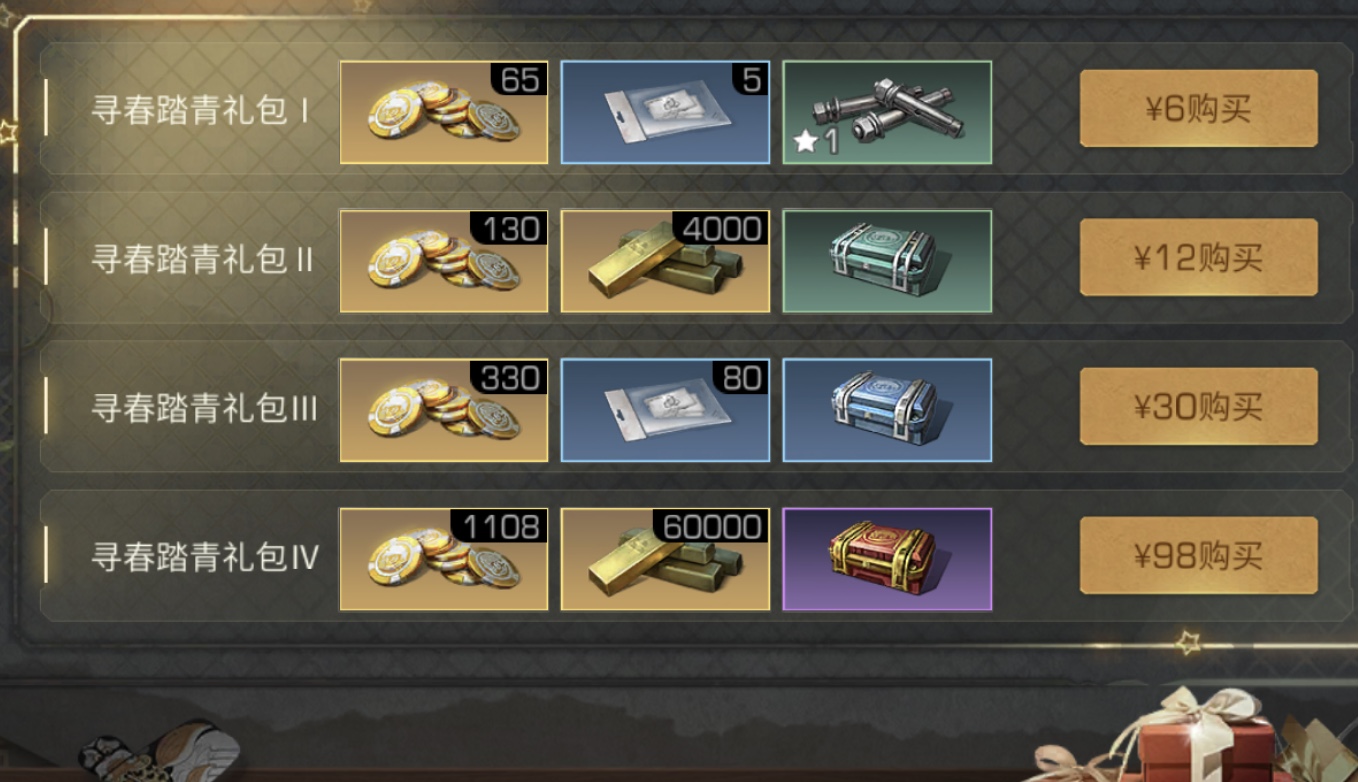This screenshot has width=1358, height=782.
Task: View the one-star metal bolts item
Action: click(x=887, y=112)
